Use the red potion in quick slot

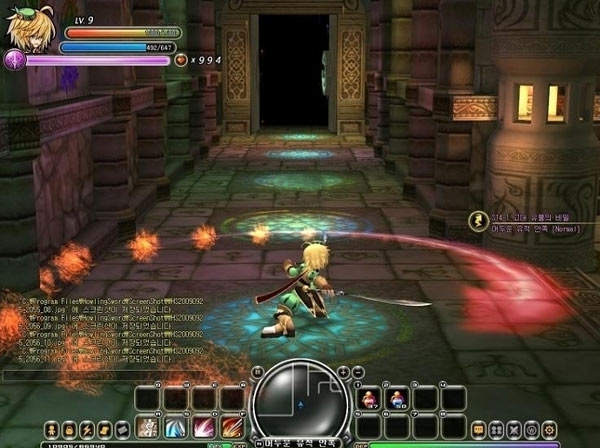pyautogui.click(x=368, y=399)
